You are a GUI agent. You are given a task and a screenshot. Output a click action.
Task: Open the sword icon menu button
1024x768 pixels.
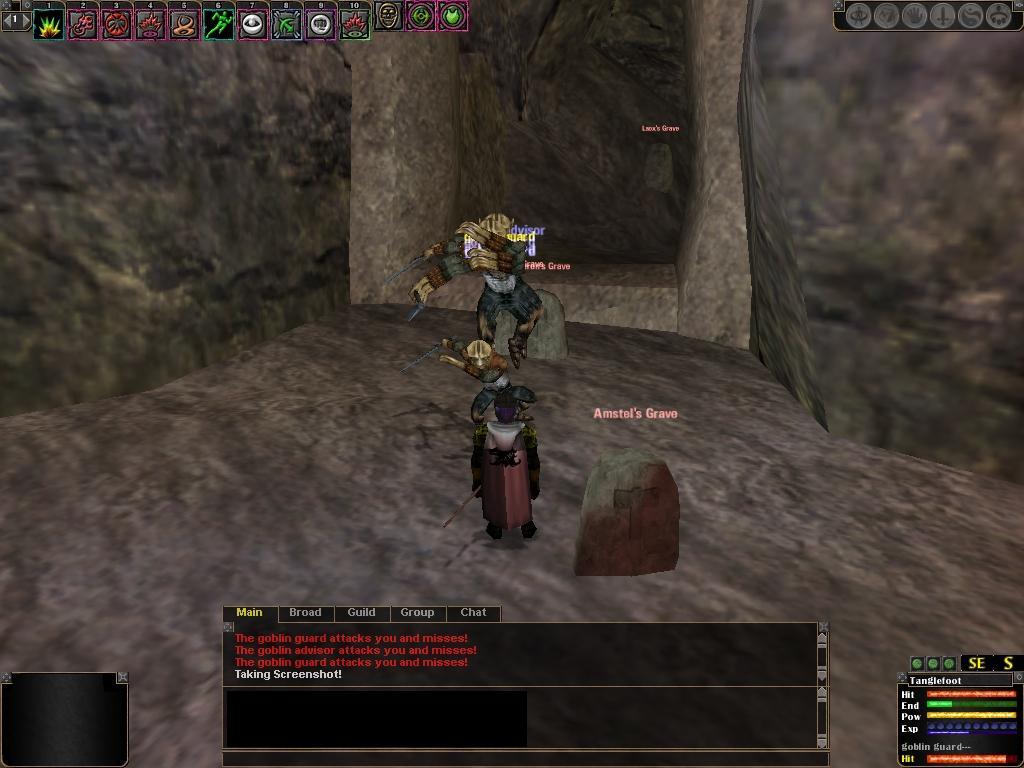click(942, 15)
